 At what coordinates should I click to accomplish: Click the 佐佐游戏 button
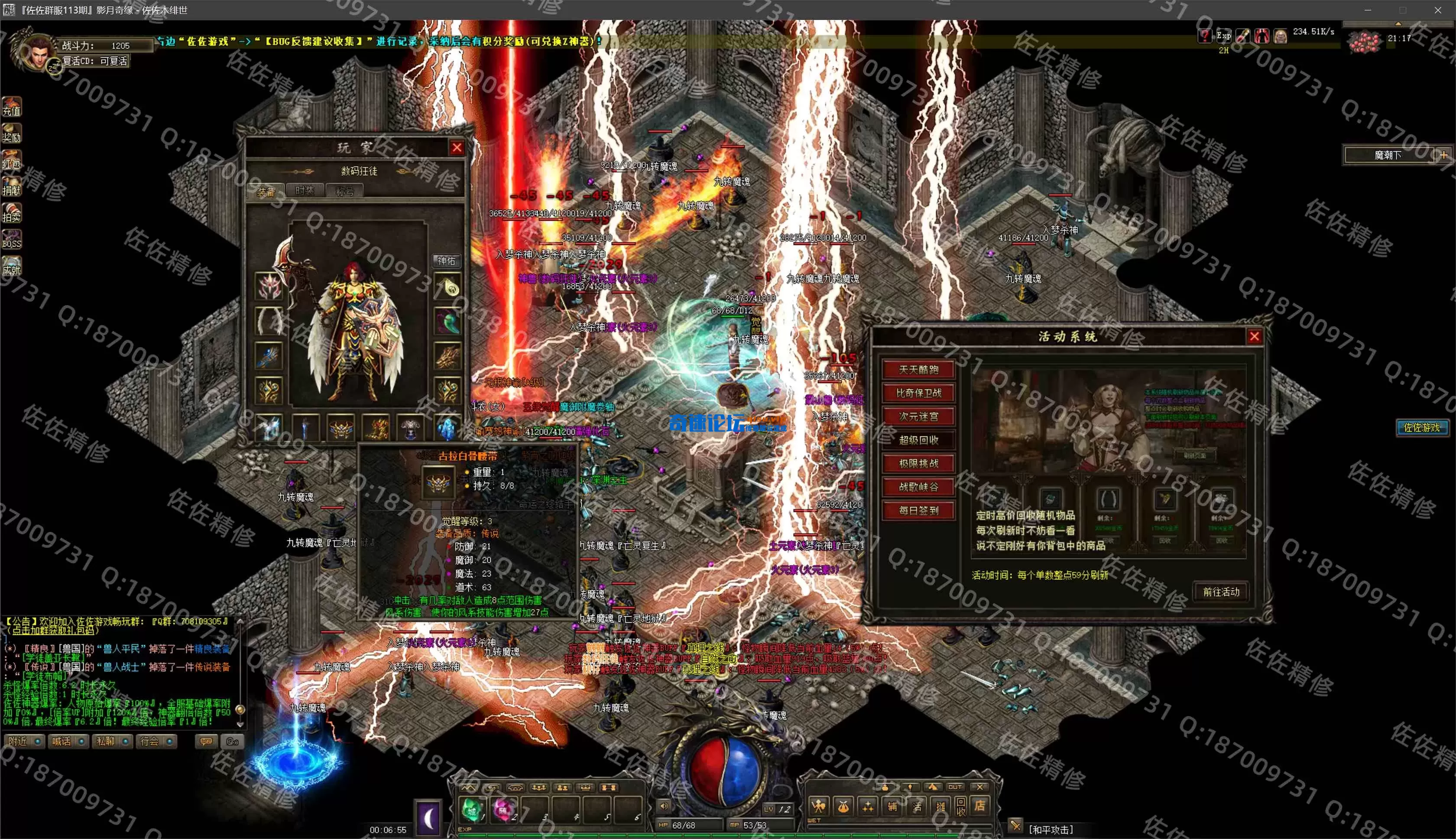pos(1421,428)
